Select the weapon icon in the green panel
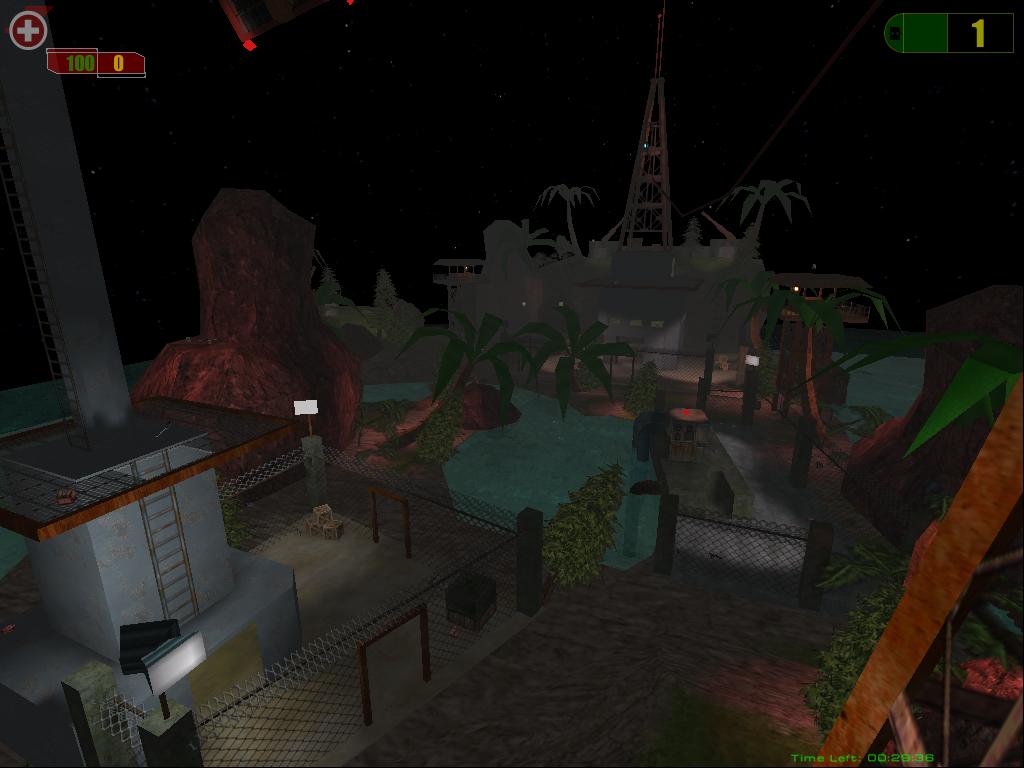Image resolution: width=1024 pixels, height=768 pixels. coord(895,33)
